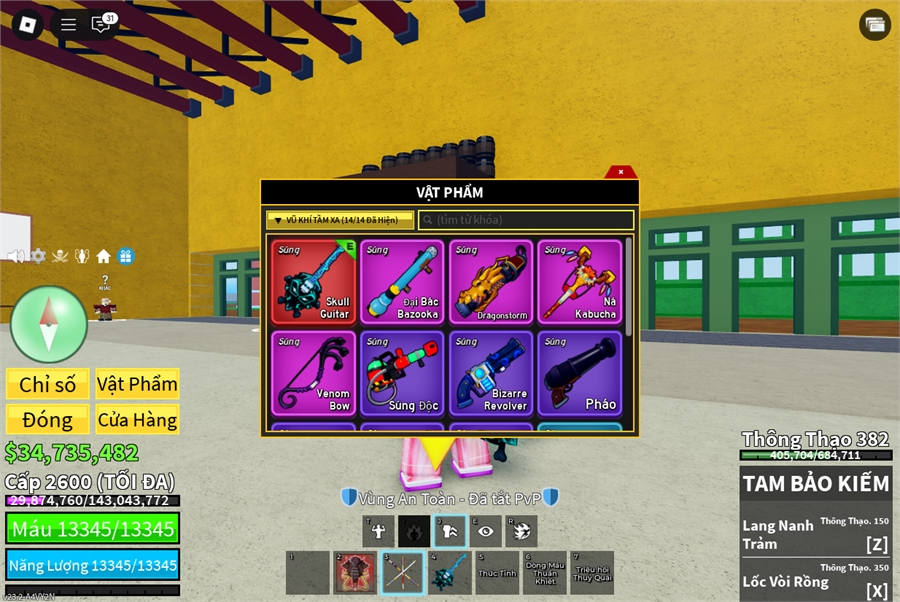
Task: Close the Vật Phẩm inventory window
Action: pyautogui.click(x=621, y=172)
